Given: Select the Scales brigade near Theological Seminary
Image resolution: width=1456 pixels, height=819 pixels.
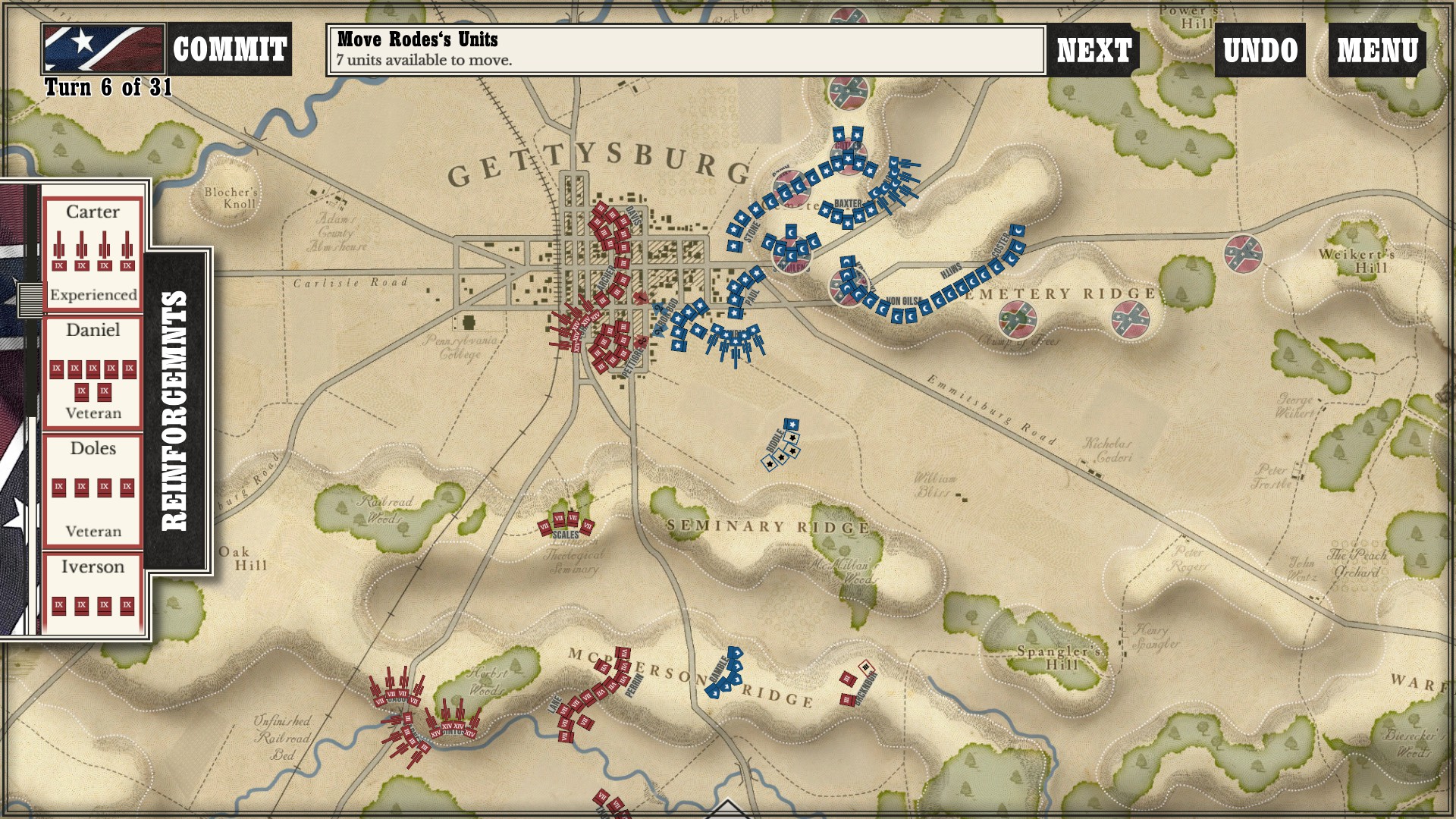Looking at the screenshot, I should pyautogui.click(x=566, y=523).
